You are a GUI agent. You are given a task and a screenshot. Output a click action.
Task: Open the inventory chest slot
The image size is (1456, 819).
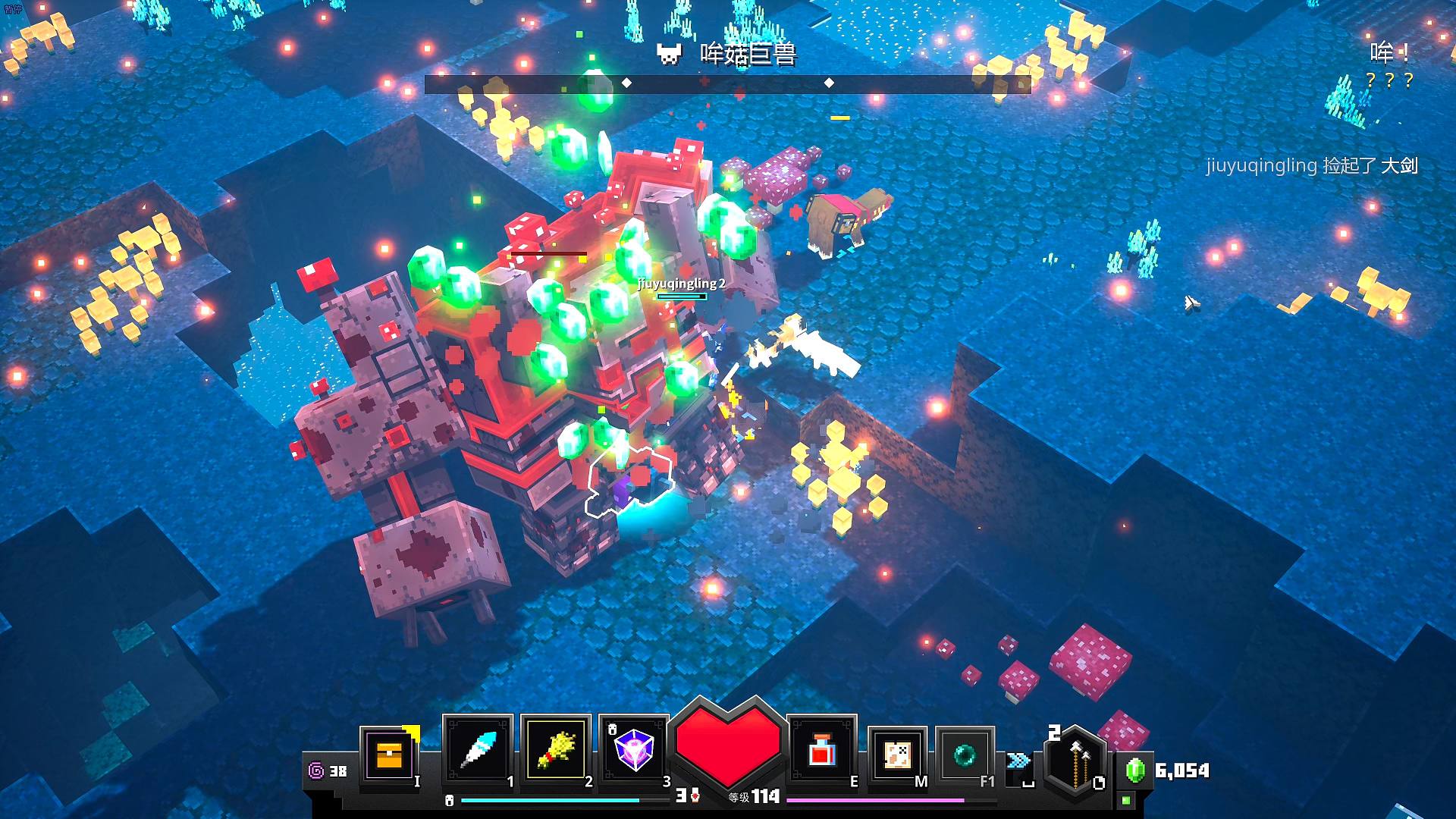tap(389, 755)
